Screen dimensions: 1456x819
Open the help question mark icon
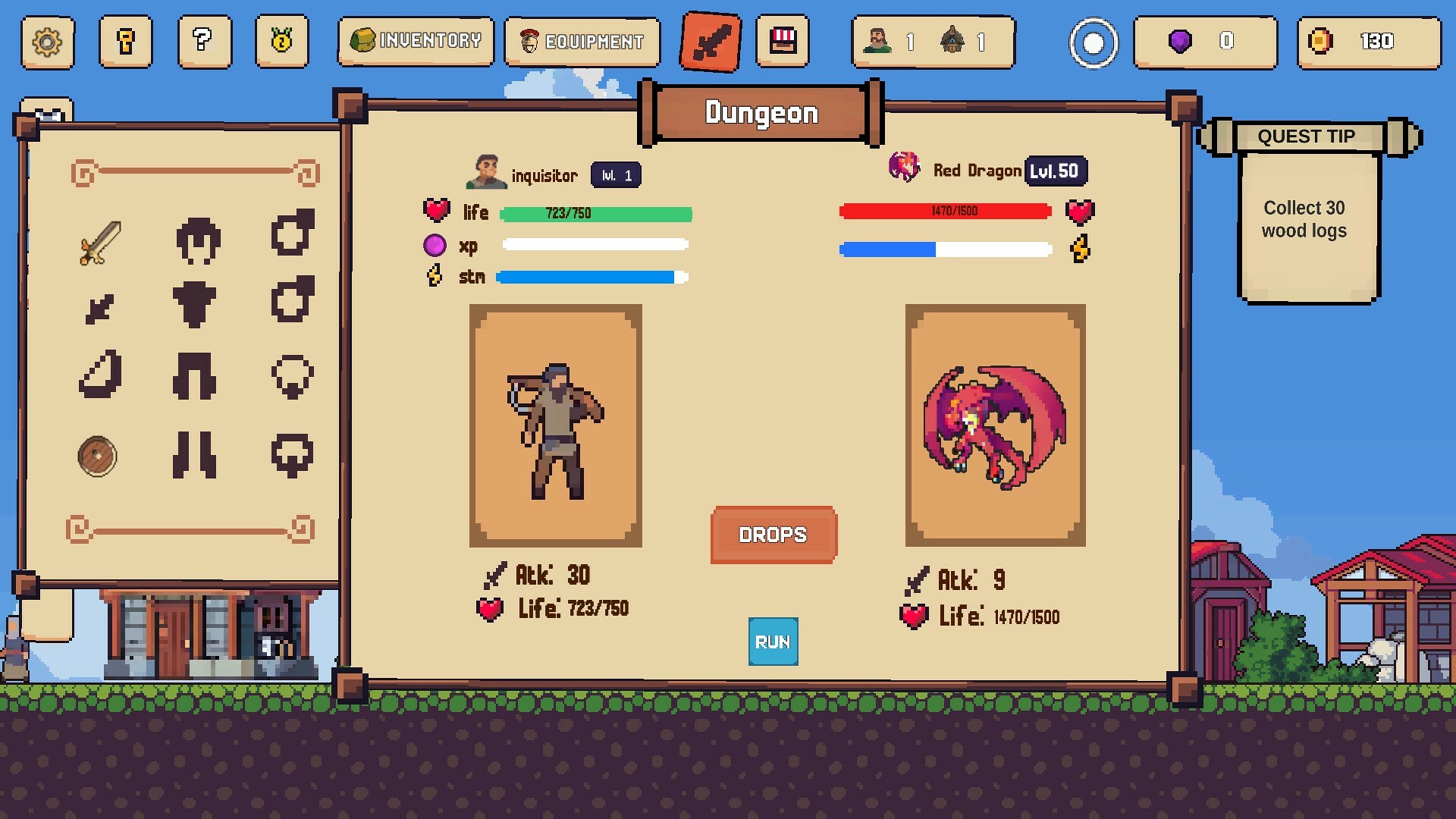click(203, 42)
